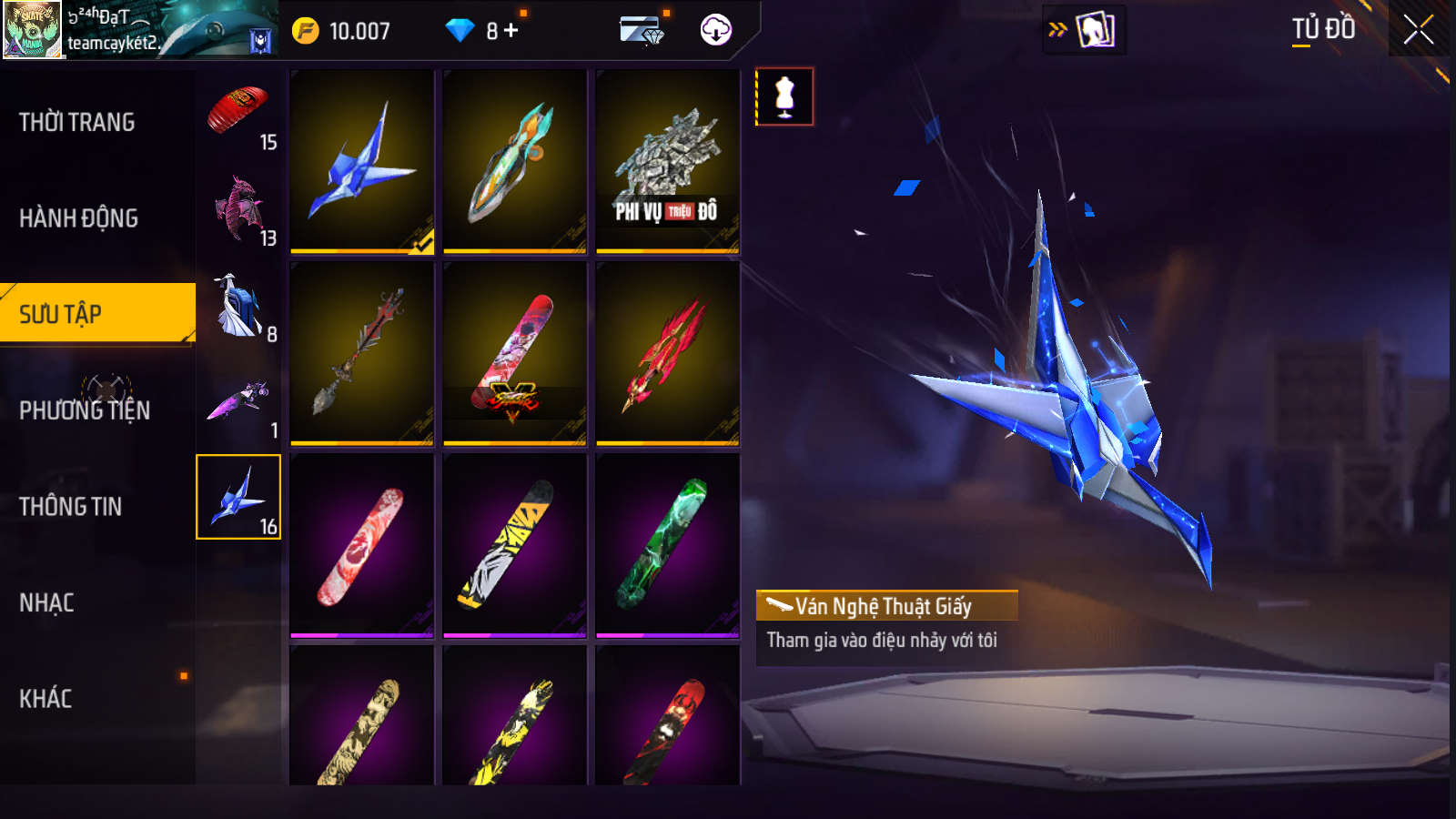Open the card collection shortcut icon
The height and width of the screenshot is (819, 1456).
point(1095,30)
